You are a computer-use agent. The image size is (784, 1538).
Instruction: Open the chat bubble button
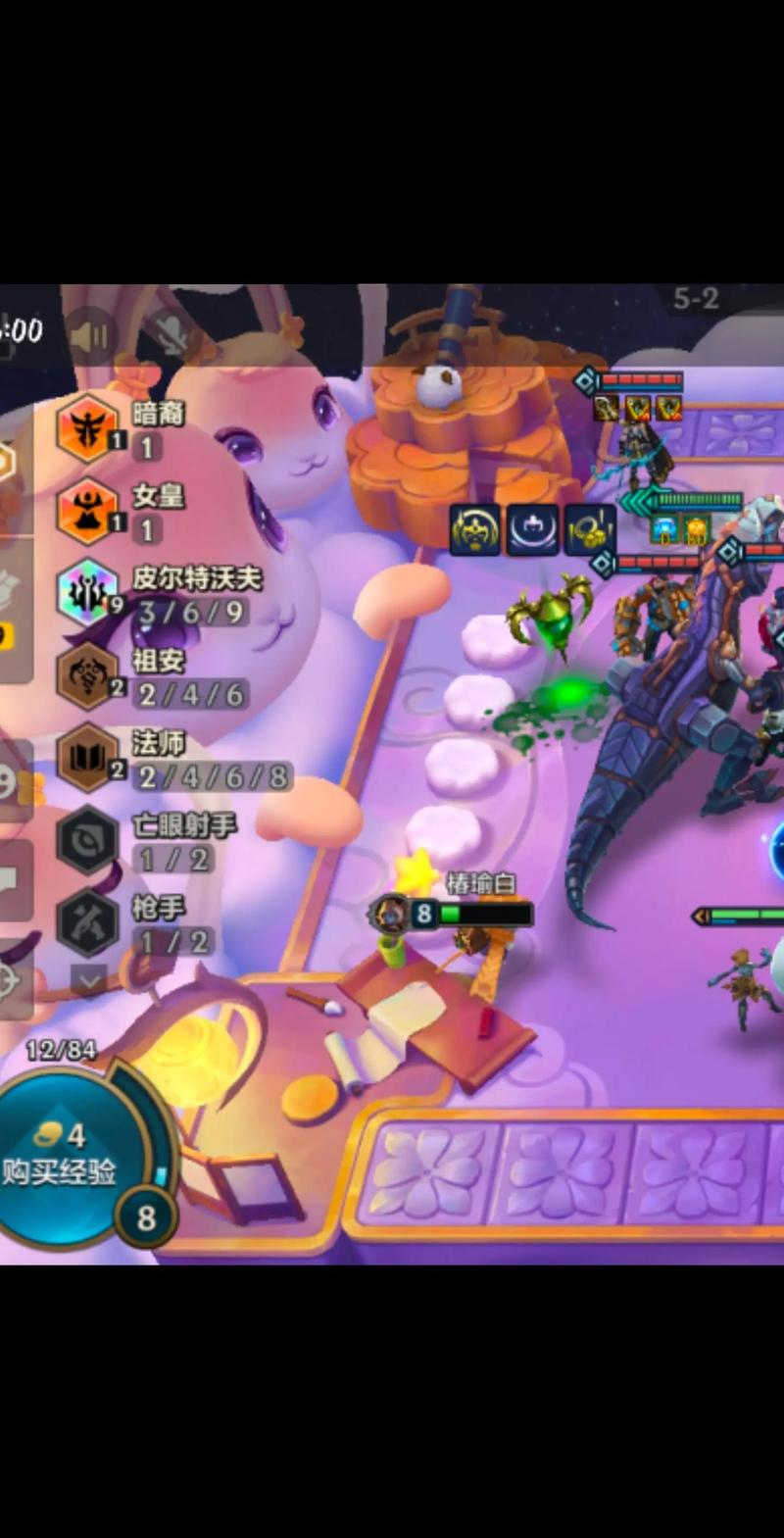tap(10, 880)
